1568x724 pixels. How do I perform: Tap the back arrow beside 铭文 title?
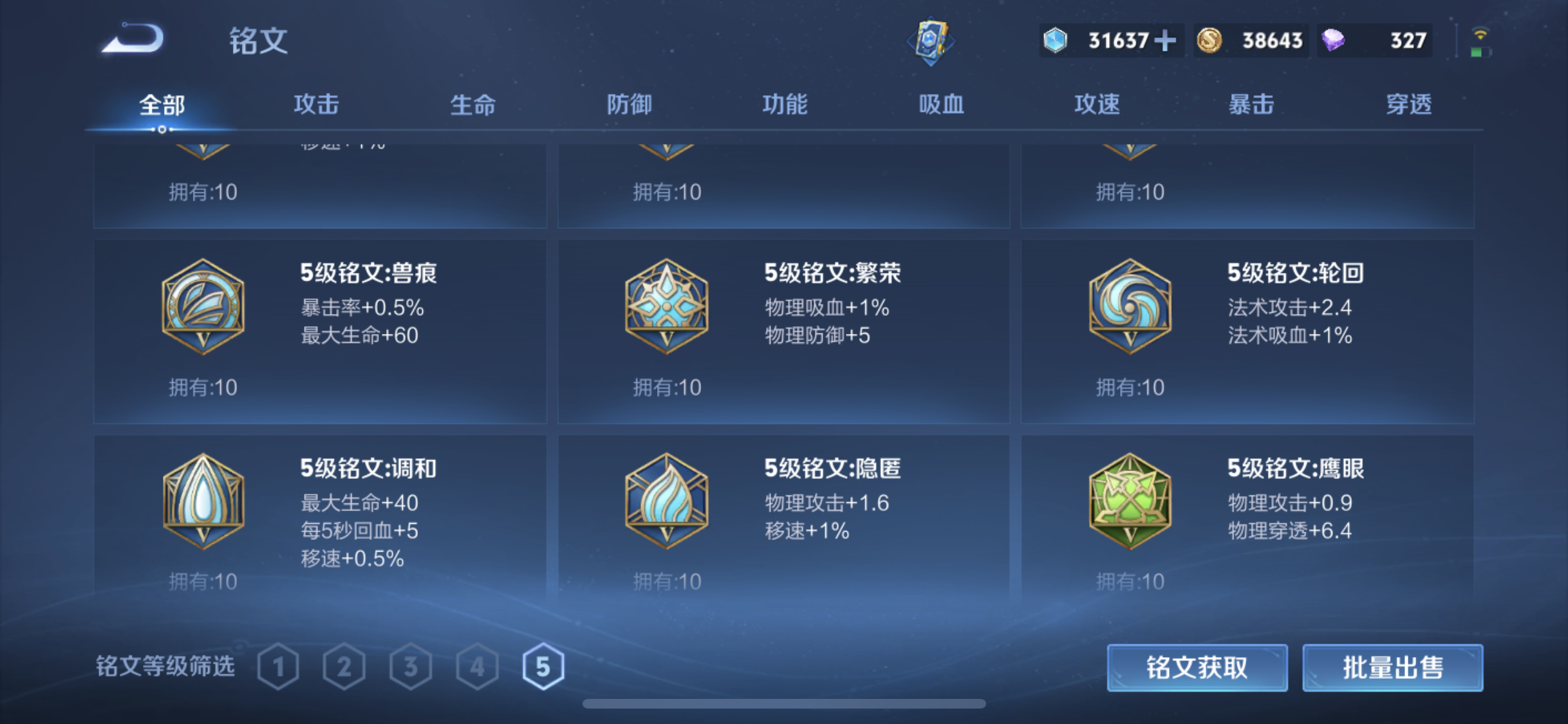(x=133, y=40)
